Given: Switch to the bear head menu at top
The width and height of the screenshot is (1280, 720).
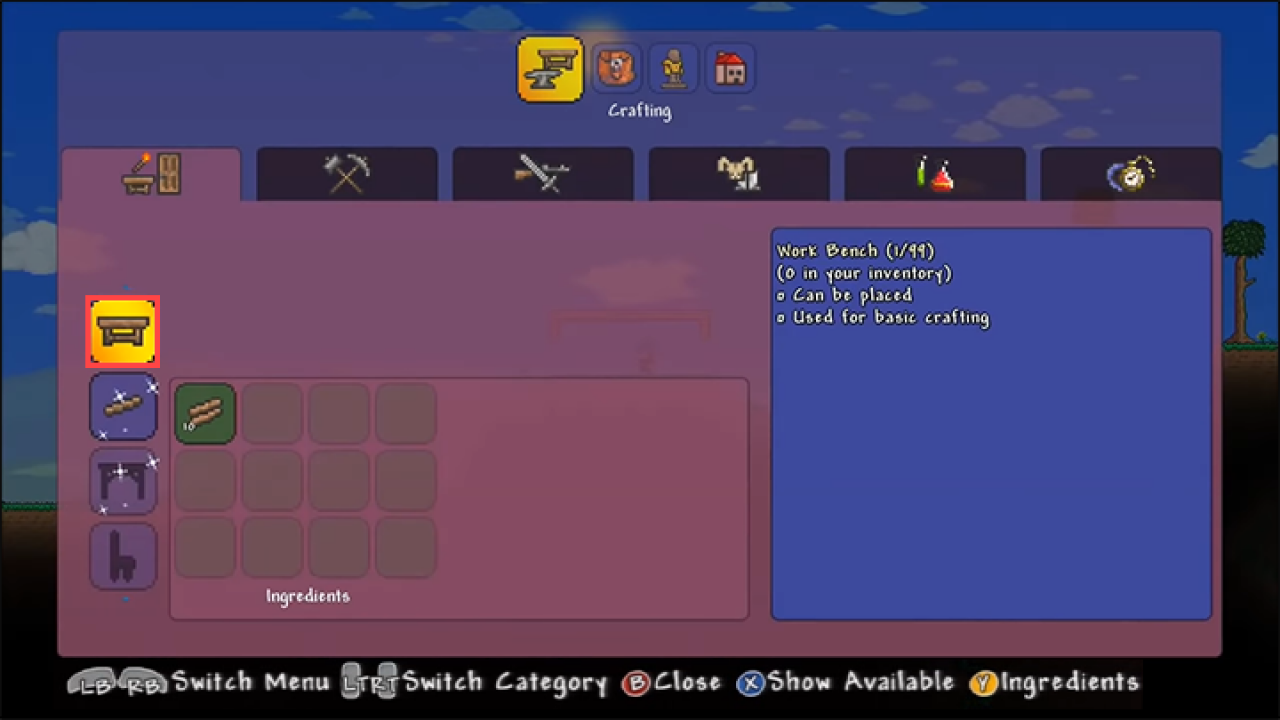Looking at the screenshot, I should 616,68.
